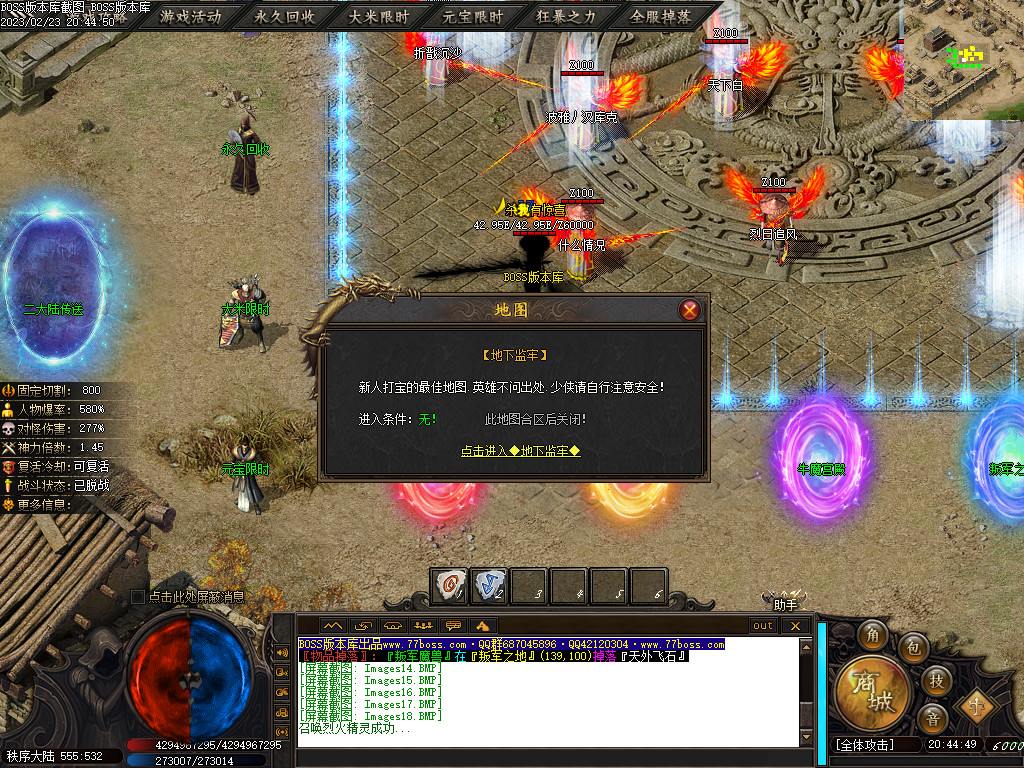Screen dimensions: 1024x768
Task: Open the 全服掉落 menu
Action: pos(661,17)
